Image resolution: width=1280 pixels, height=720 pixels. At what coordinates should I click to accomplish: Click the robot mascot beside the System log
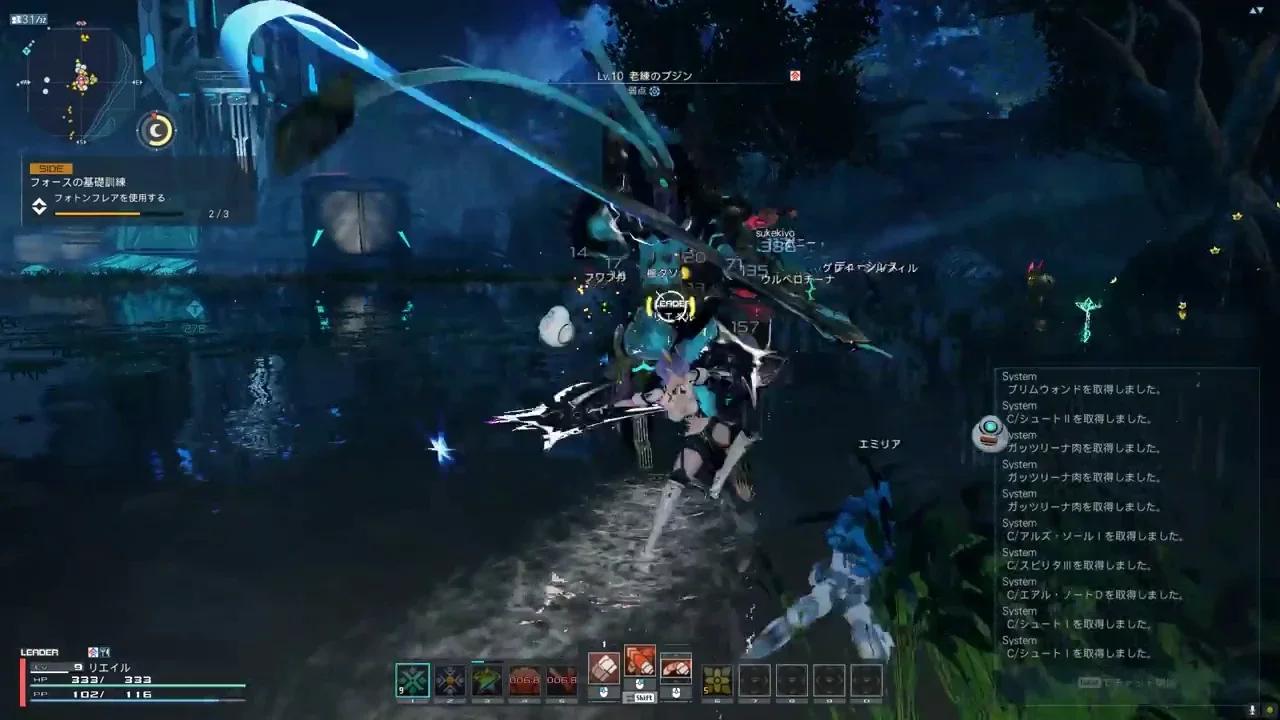click(990, 434)
